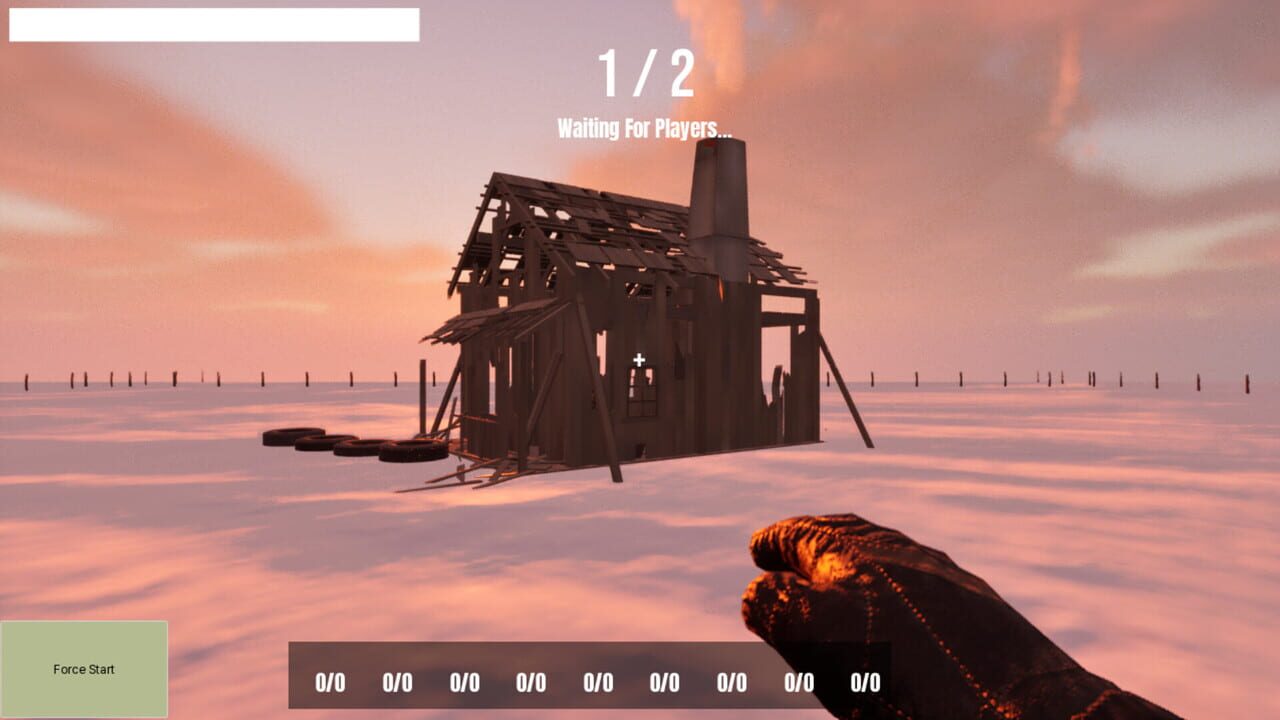Select the last 0/0 hotbar slot

point(865,683)
